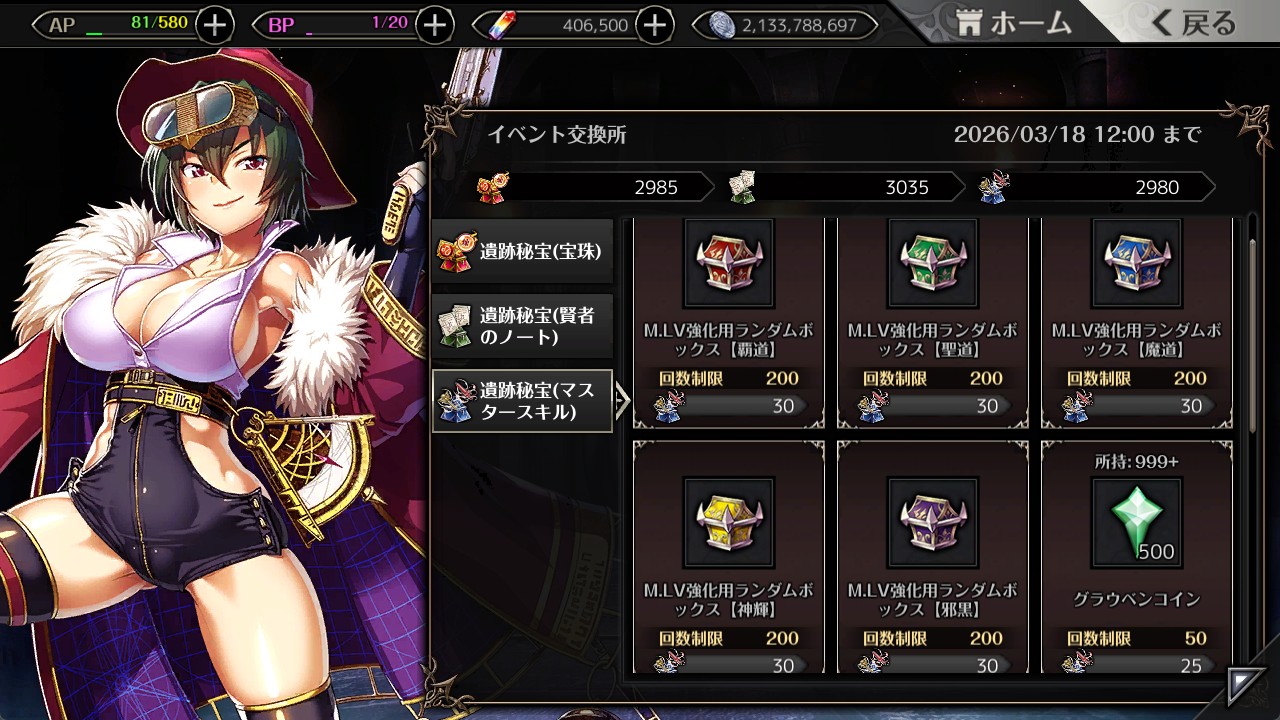Pick the blue 魔道 random box
Viewport: 1280px width, 720px height.
[1137, 322]
